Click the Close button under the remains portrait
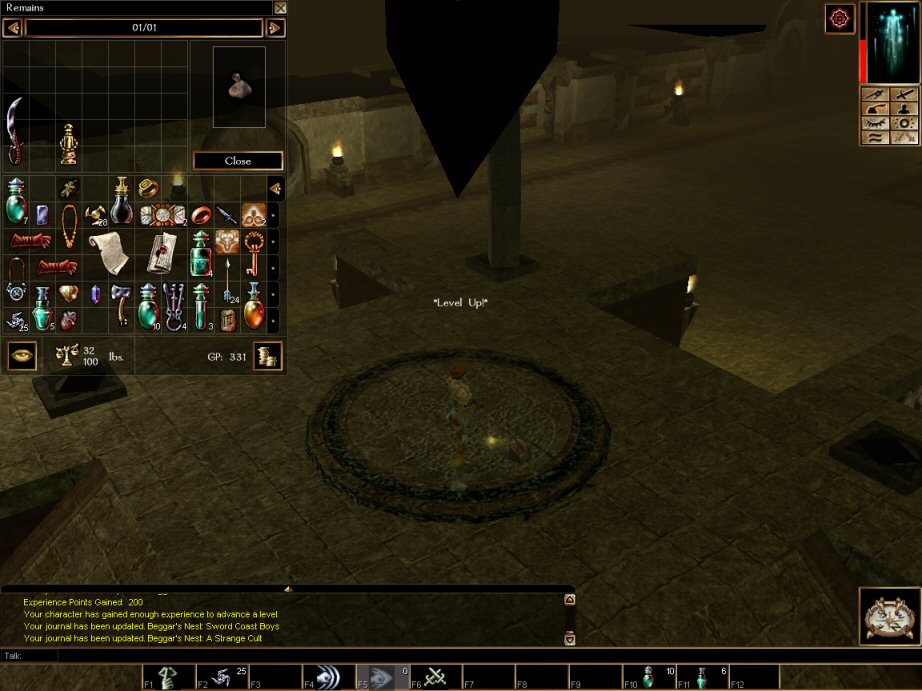922x691 pixels. coord(238,161)
